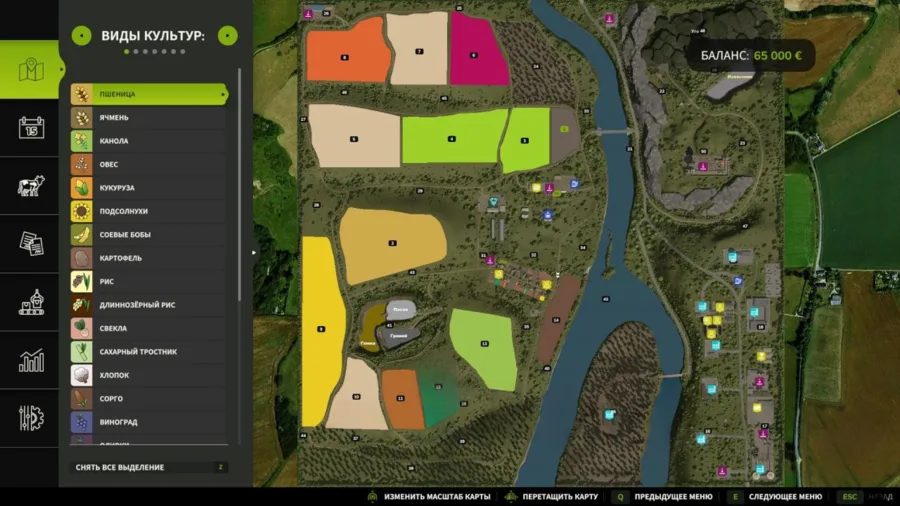Select Пшеница in the crop list
Image resolution: width=900 pixels, height=506 pixels.
point(150,94)
